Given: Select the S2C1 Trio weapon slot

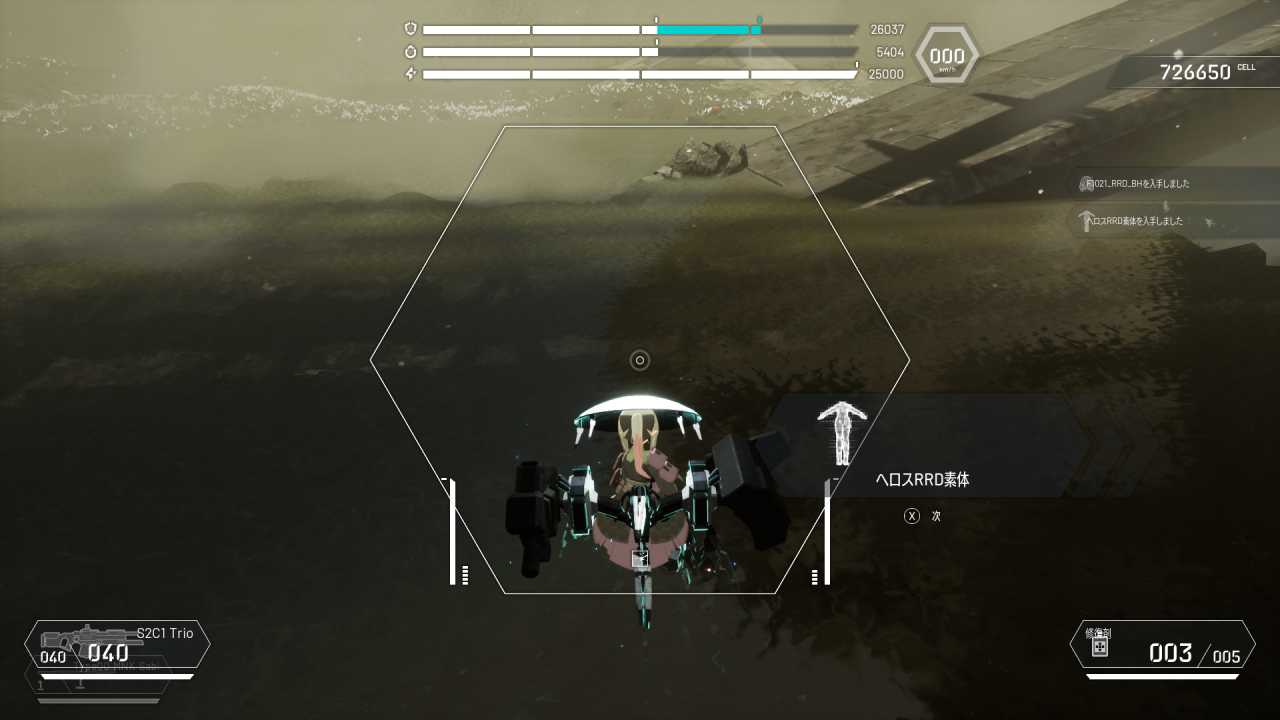Looking at the screenshot, I should tap(117, 645).
